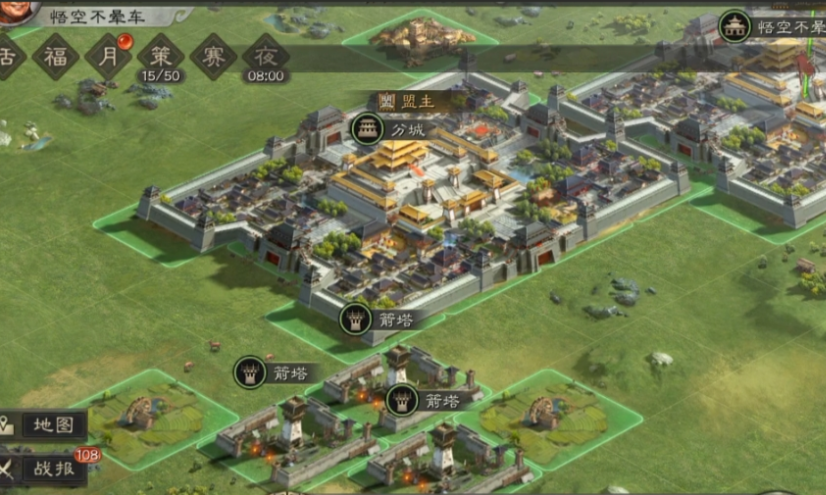This screenshot has height=495, width=826.
Task: Open the 地图 map button
Action: tap(43, 424)
